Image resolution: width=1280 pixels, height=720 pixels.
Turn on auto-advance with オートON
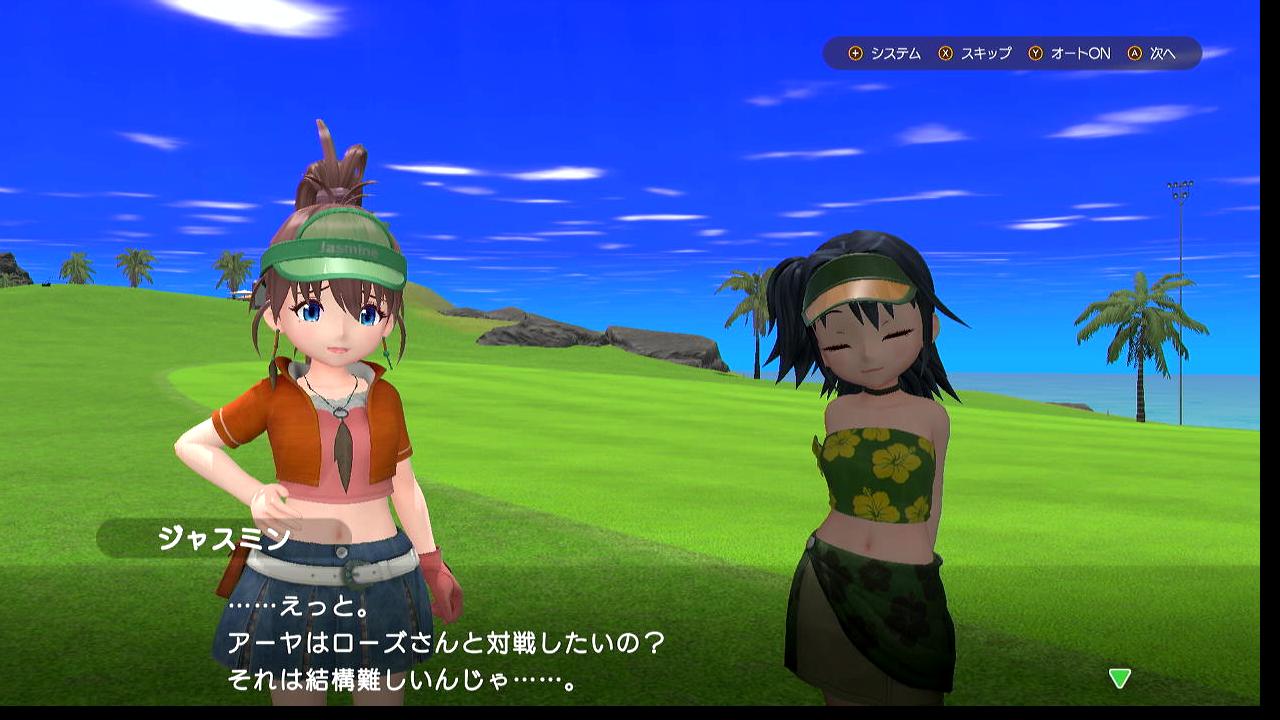1069,54
